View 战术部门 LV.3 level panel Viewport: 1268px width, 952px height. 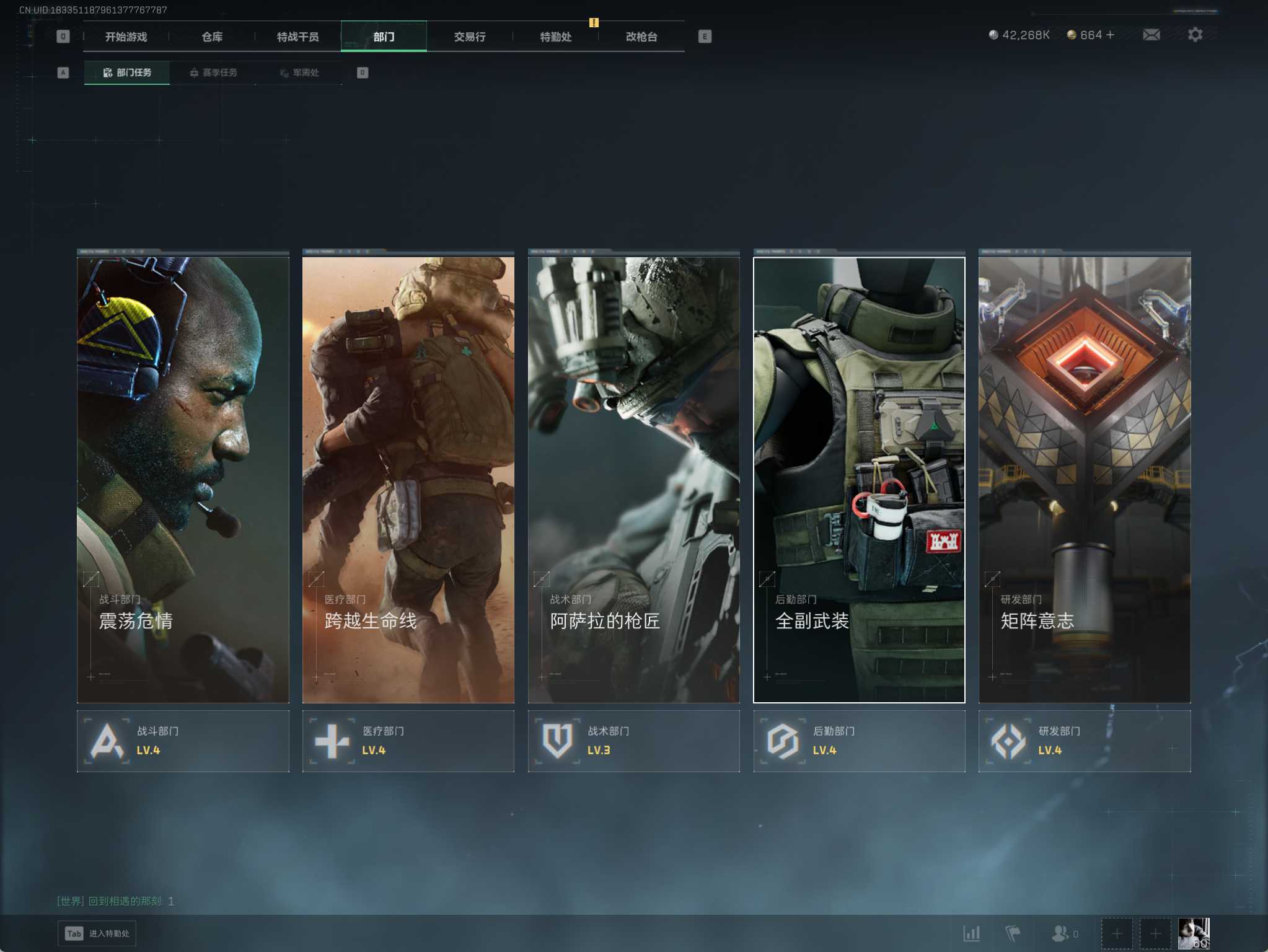tap(633, 741)
